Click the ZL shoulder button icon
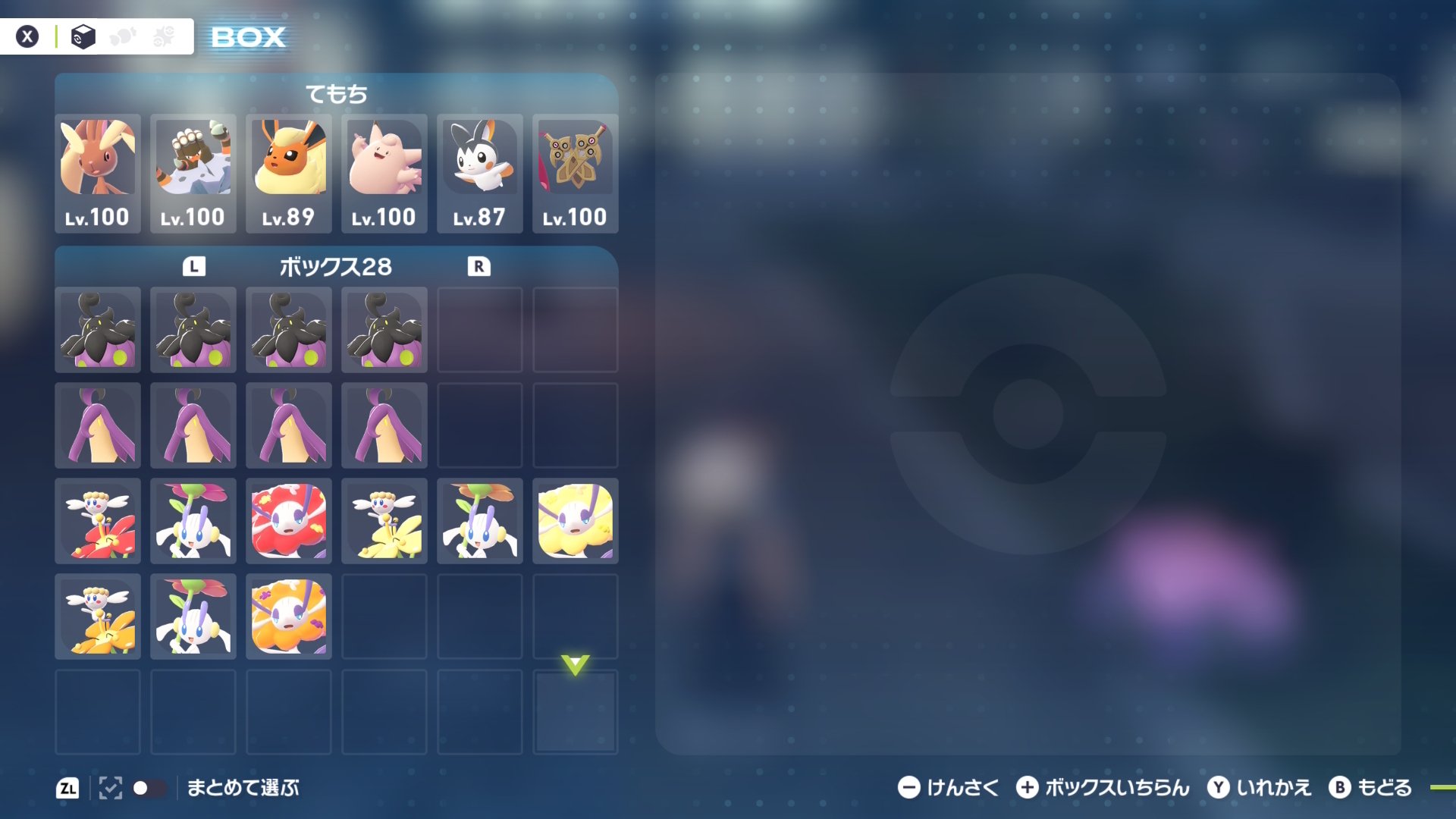 pyautogui.click(x=69, y=788)
